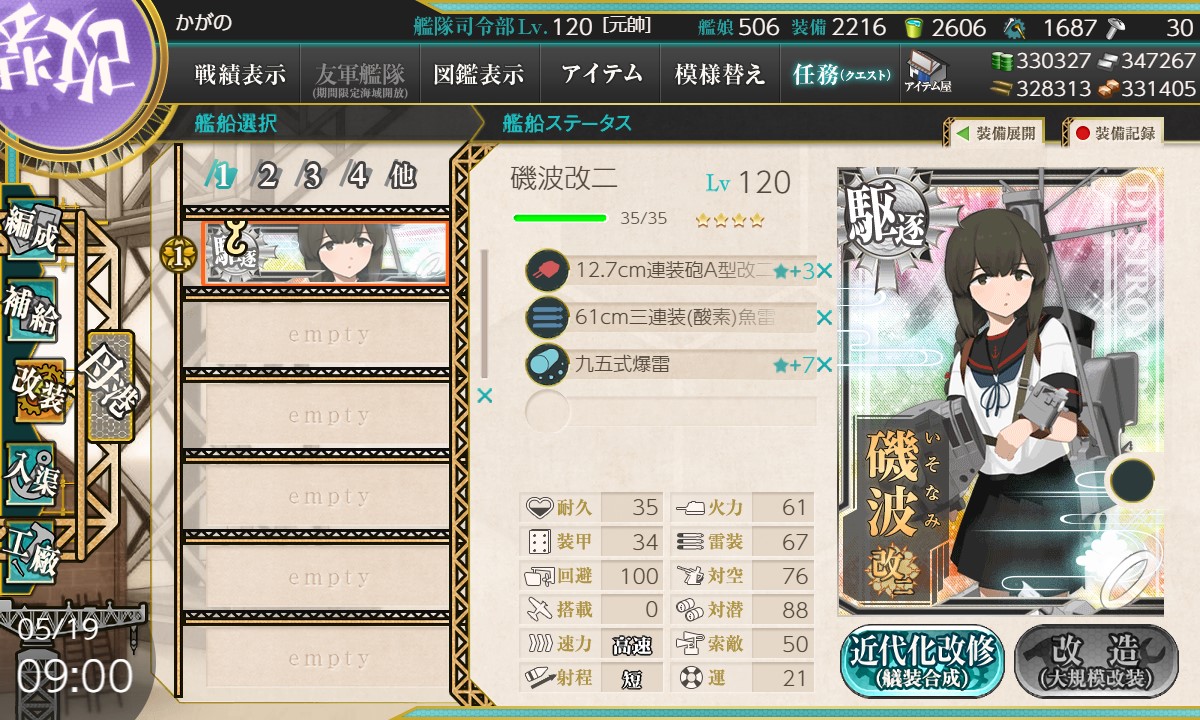Start 近代化改修 modernization
Viewport: 1200px width, 720px height.
(921, 660)
